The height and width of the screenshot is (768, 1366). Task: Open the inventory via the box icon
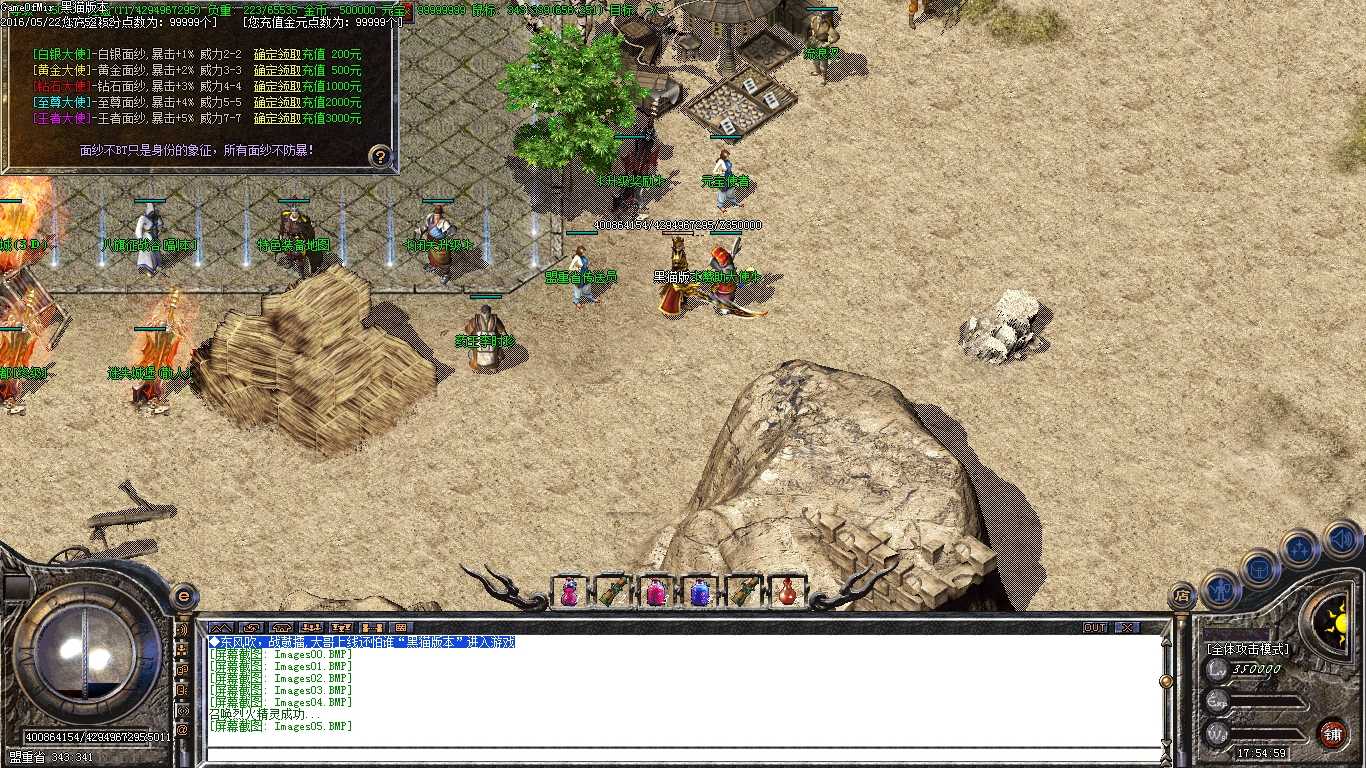pos(1259,570)
